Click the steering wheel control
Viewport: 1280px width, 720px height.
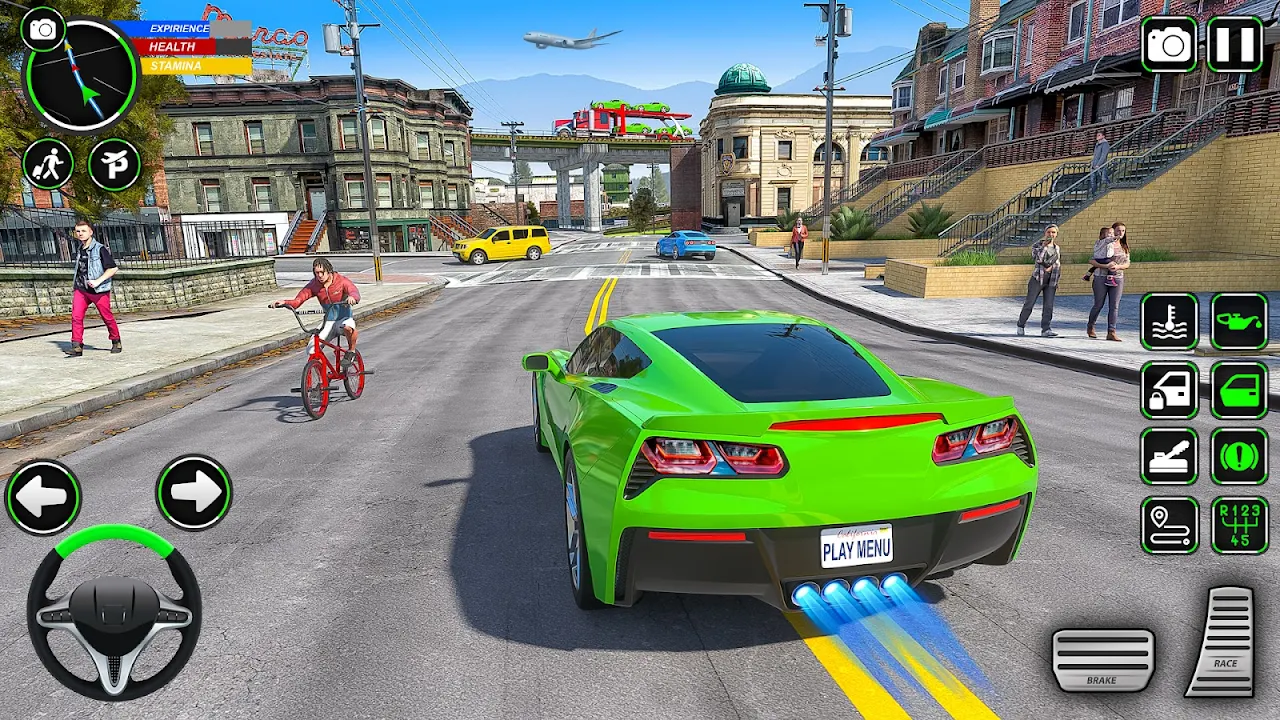(x=114, y=611)
